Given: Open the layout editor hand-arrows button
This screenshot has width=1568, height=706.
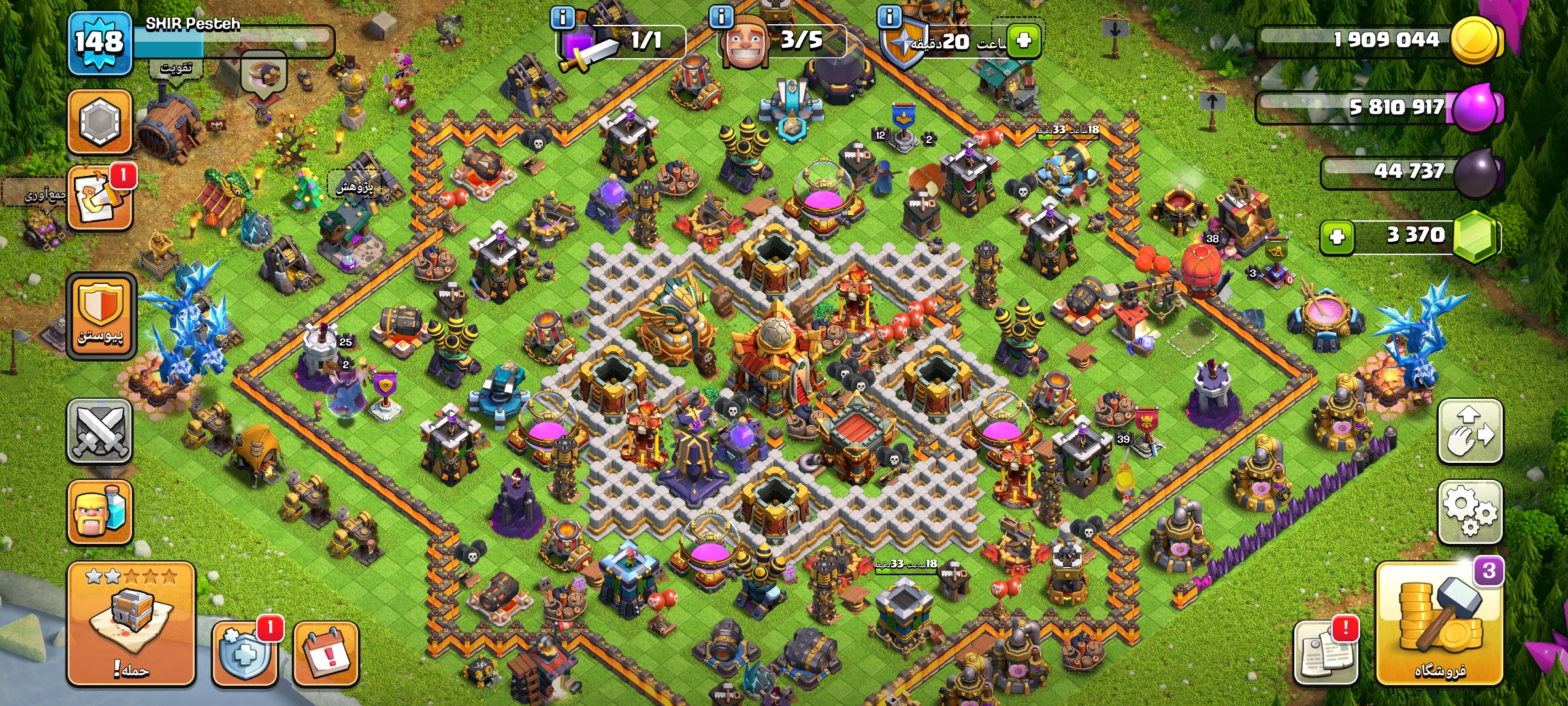Looking at the screenshot, I should click(x=1470, y=431).
